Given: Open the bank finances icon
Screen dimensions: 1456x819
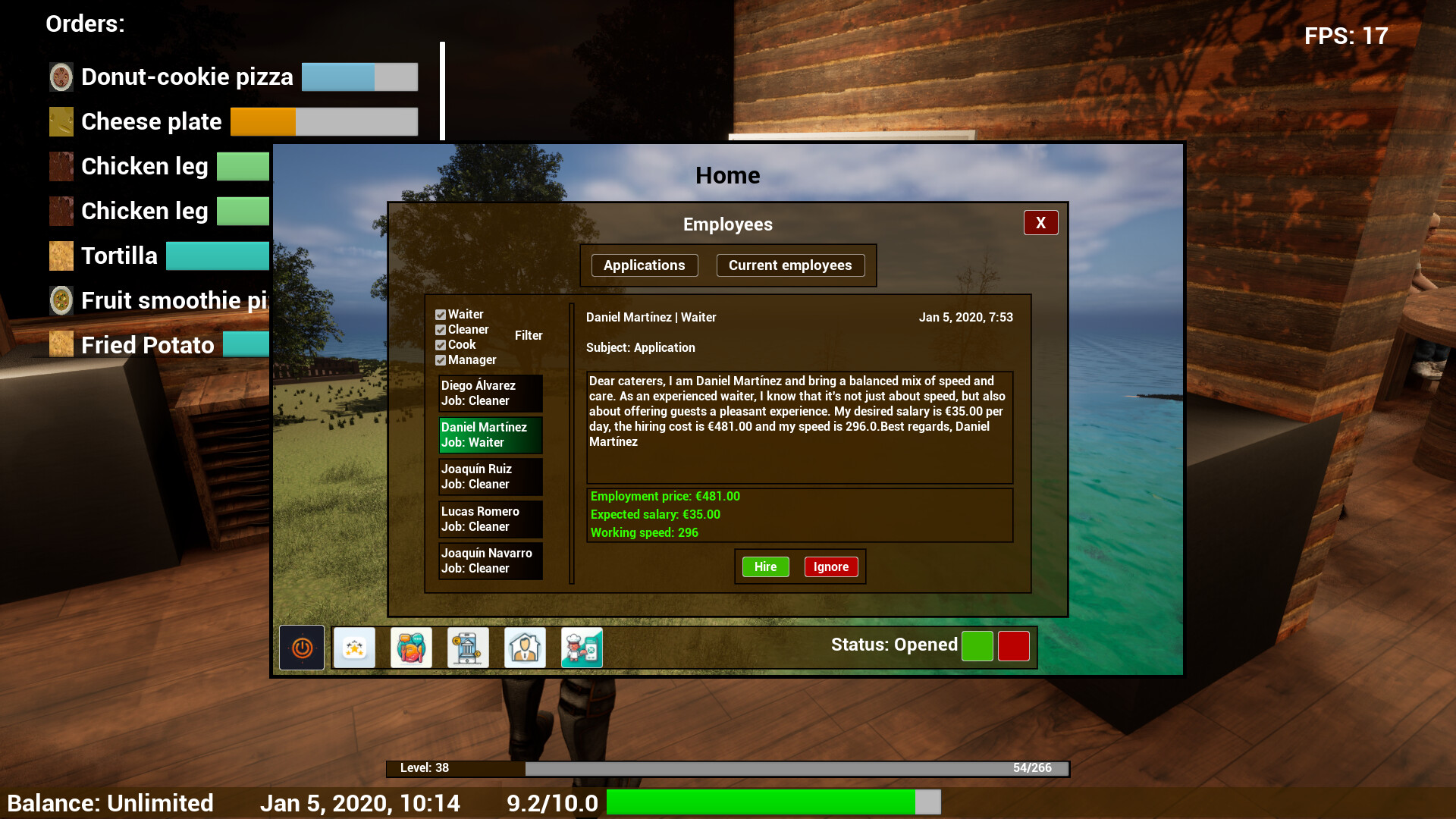Looking at the screenshot, I should (x=468, y=647).
